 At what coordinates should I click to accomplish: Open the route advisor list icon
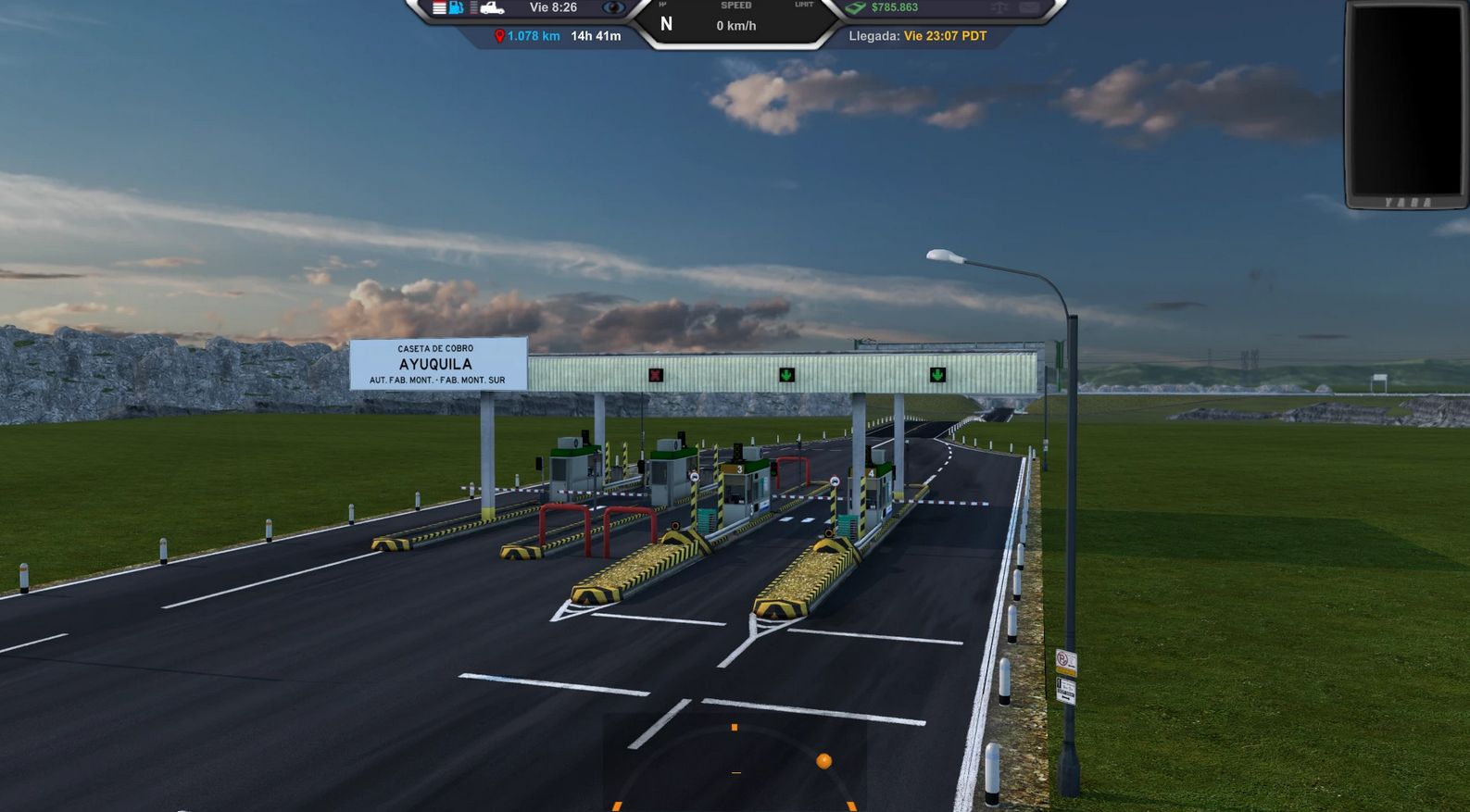click(437, 7)
